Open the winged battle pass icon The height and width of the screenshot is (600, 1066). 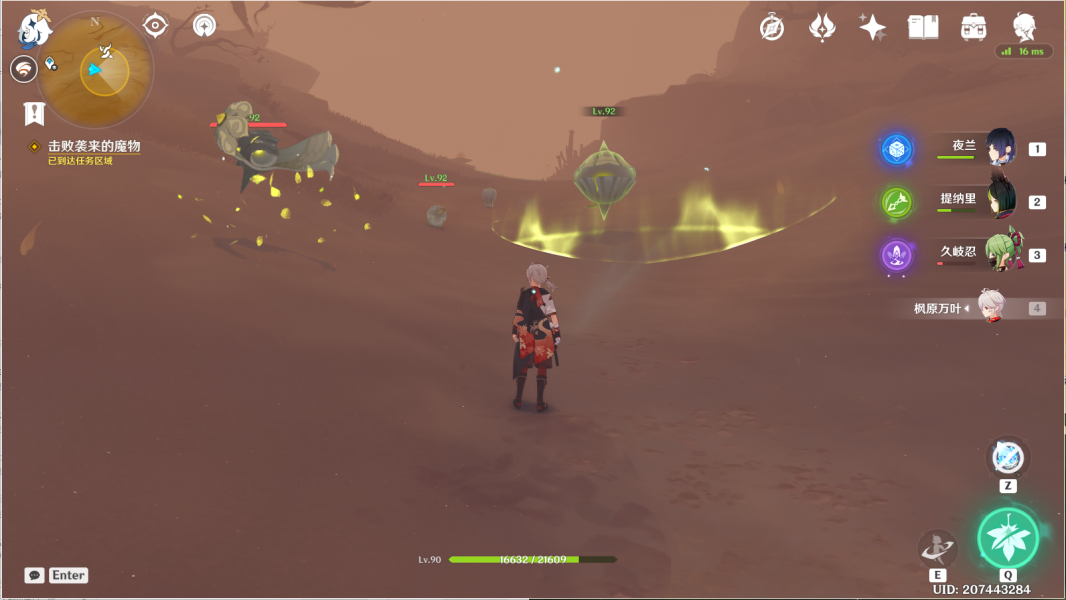tap(822, 27)
